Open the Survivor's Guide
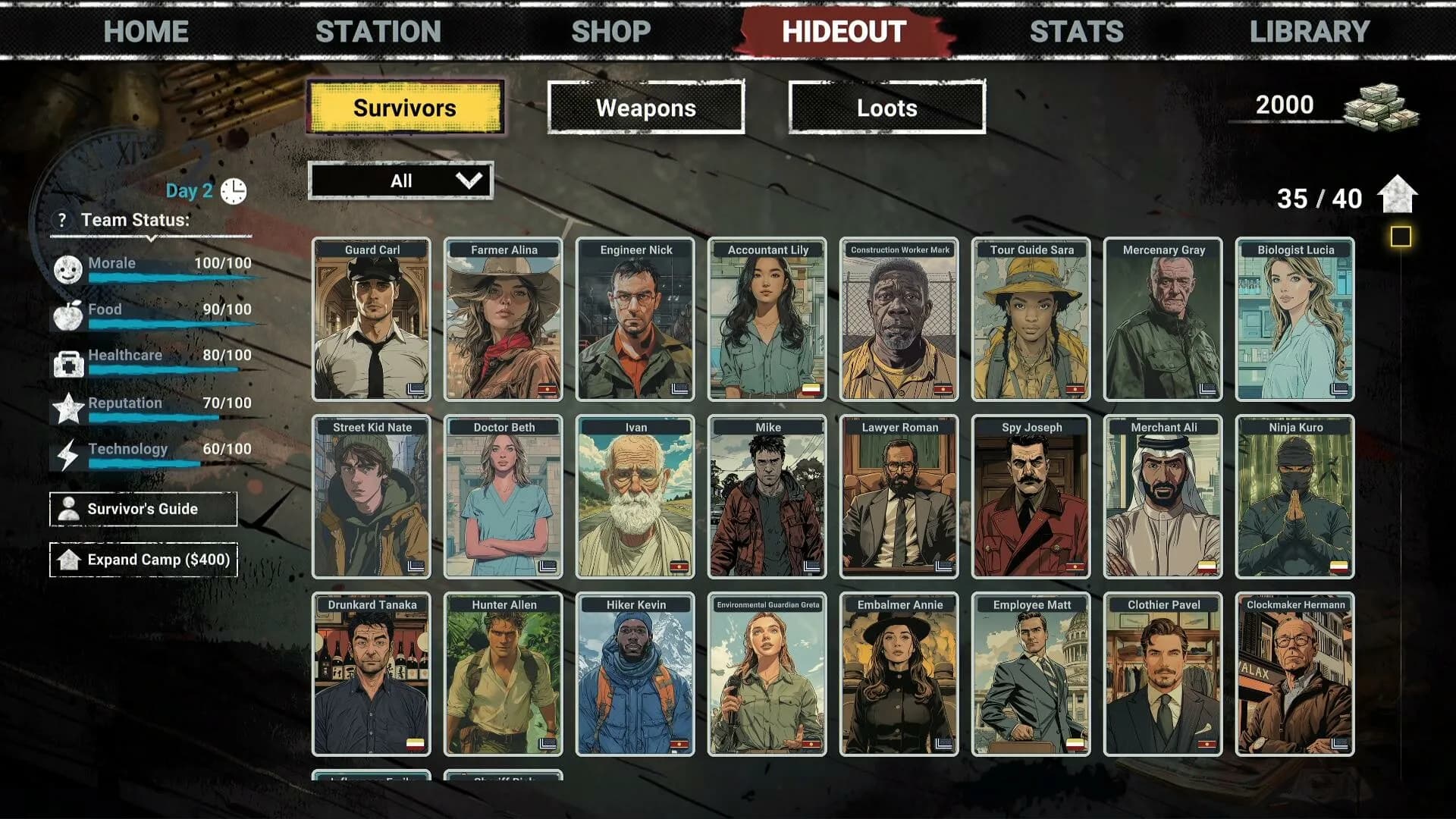 [143, 509]
